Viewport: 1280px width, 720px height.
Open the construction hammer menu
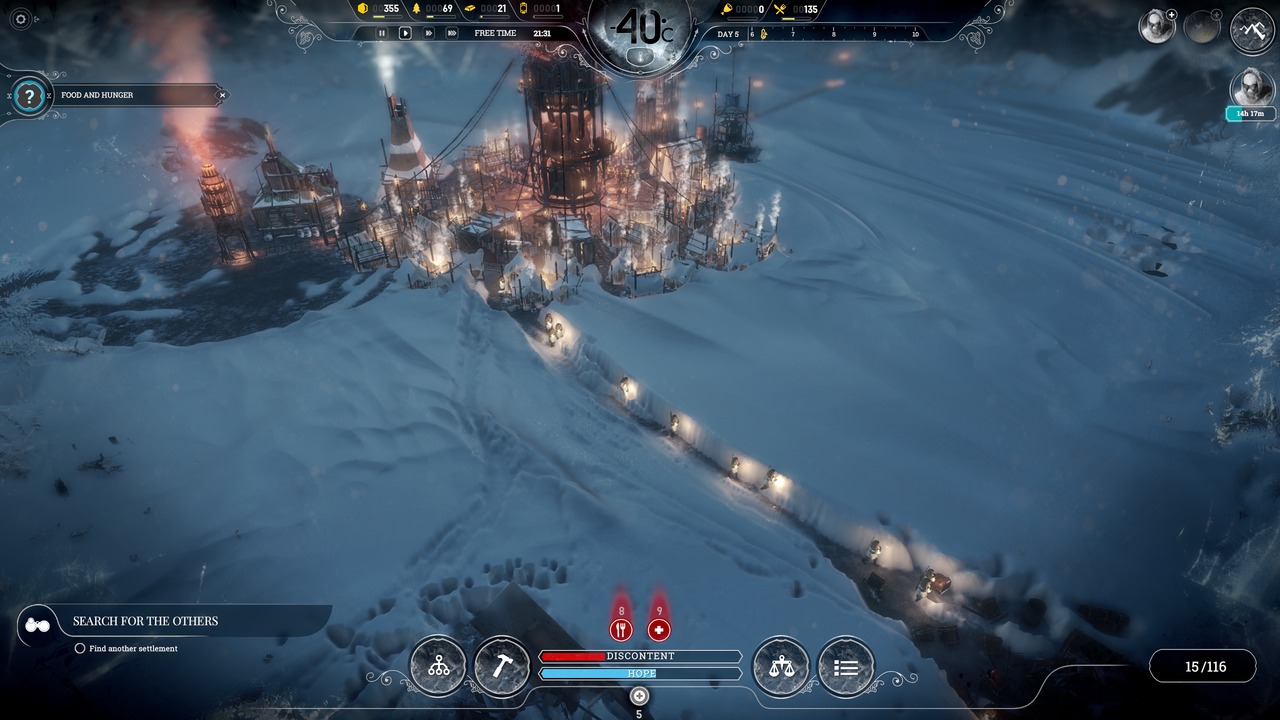coord(501,666)
